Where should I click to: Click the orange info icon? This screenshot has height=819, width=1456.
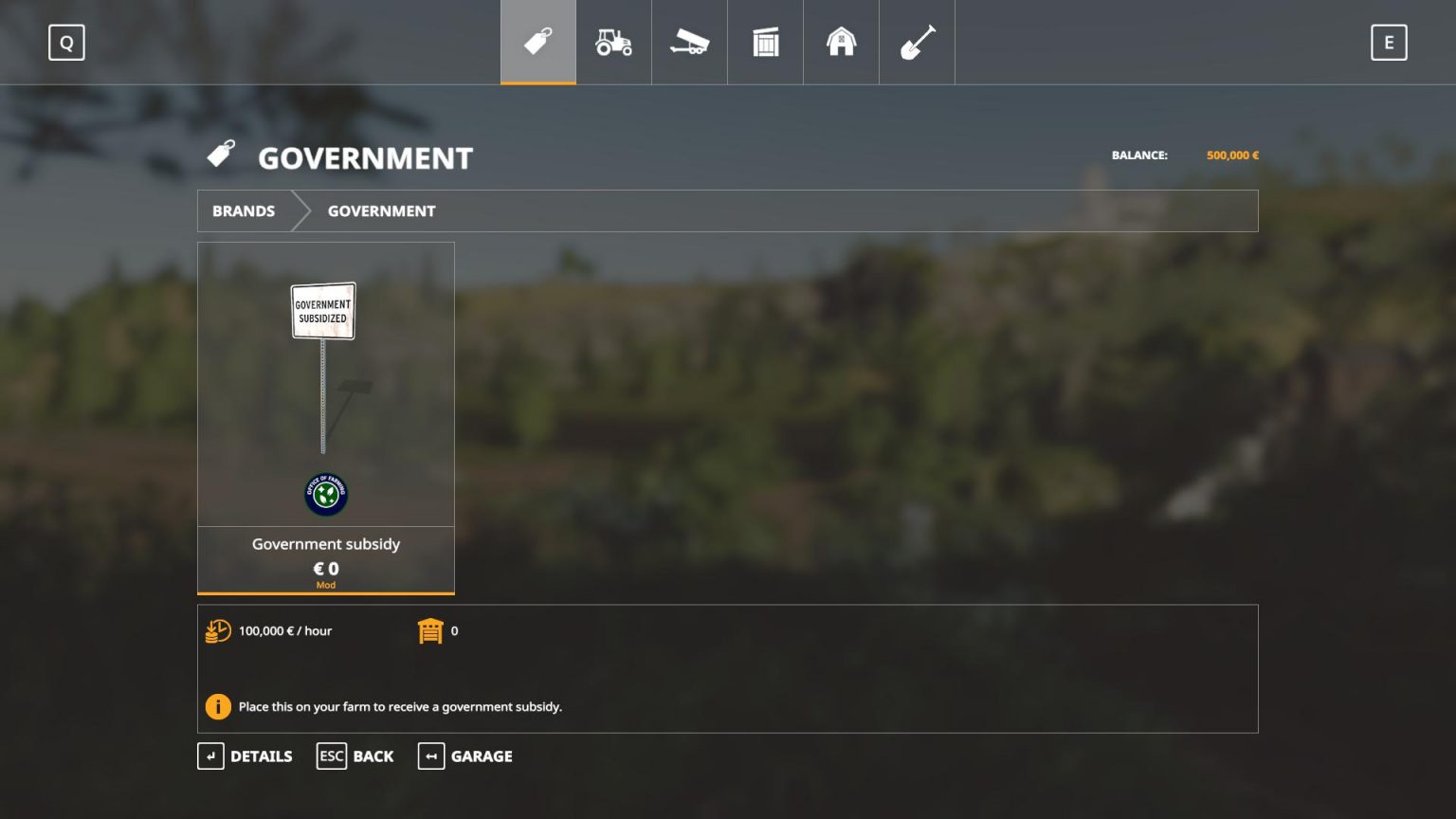(x=218, y=706)
